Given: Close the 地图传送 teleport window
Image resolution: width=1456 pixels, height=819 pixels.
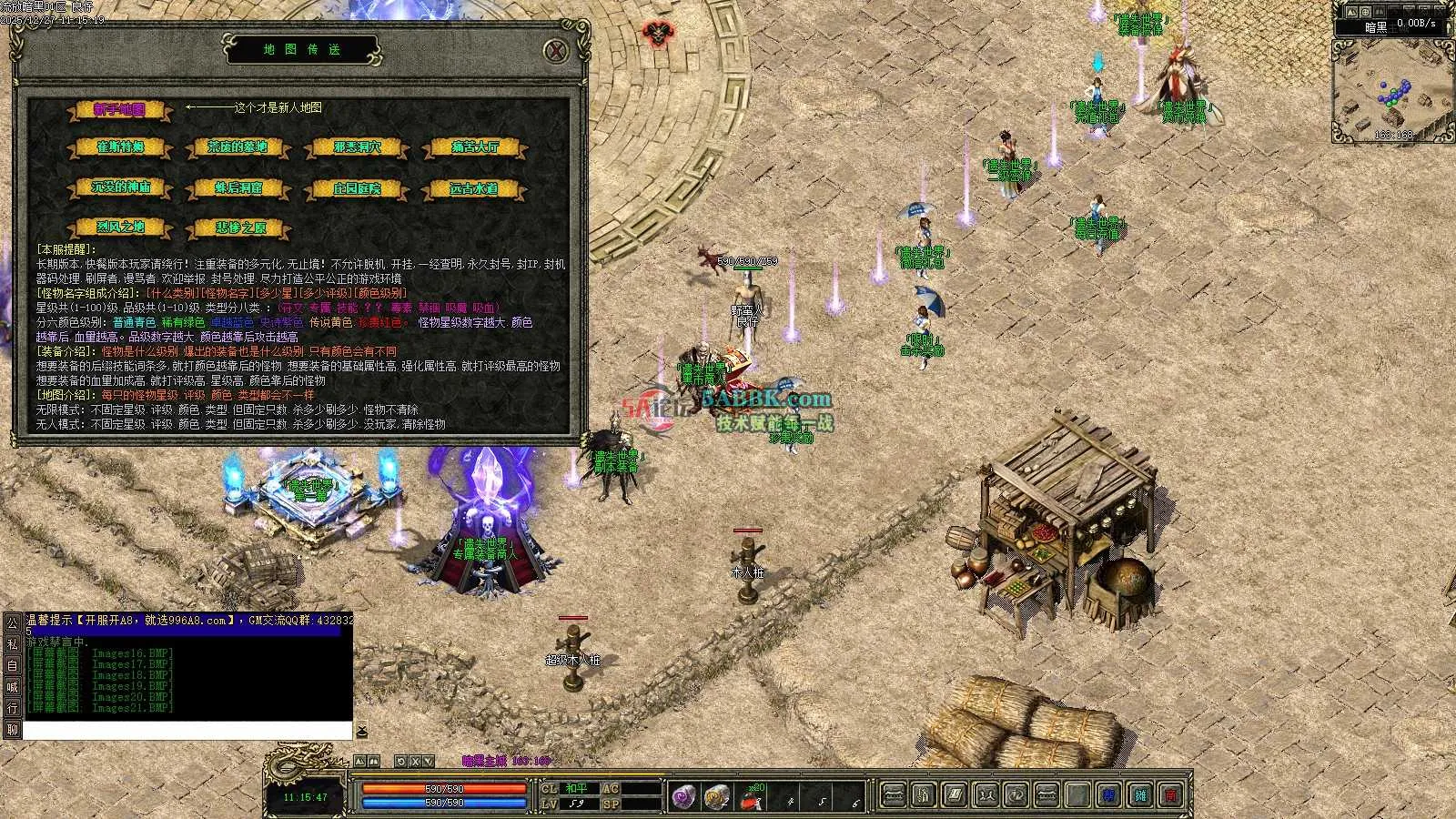Looking at the screenshot, I should [556, 50].
